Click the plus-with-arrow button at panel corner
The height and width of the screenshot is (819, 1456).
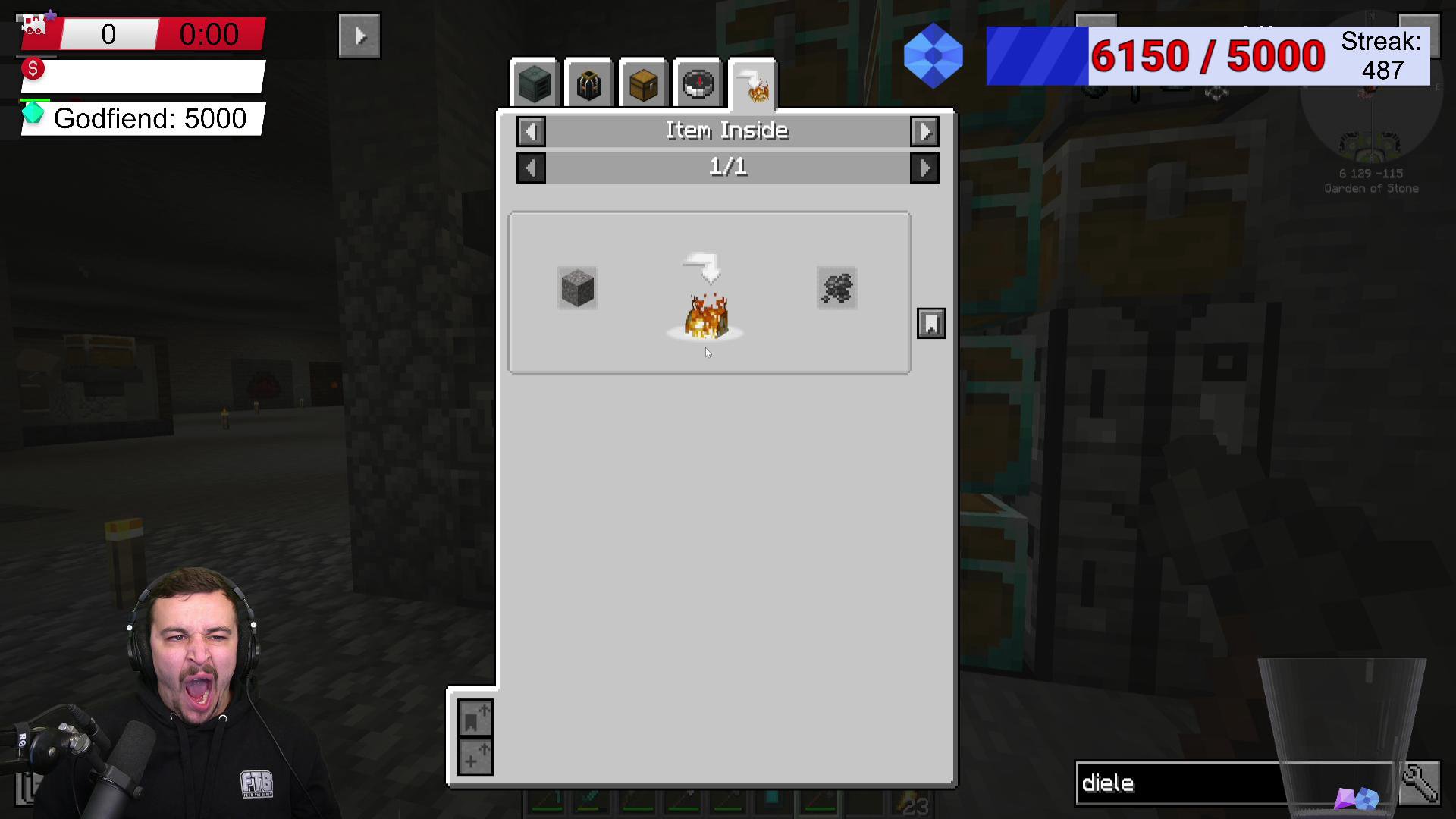pyautogui.click(x=475, y=757)
